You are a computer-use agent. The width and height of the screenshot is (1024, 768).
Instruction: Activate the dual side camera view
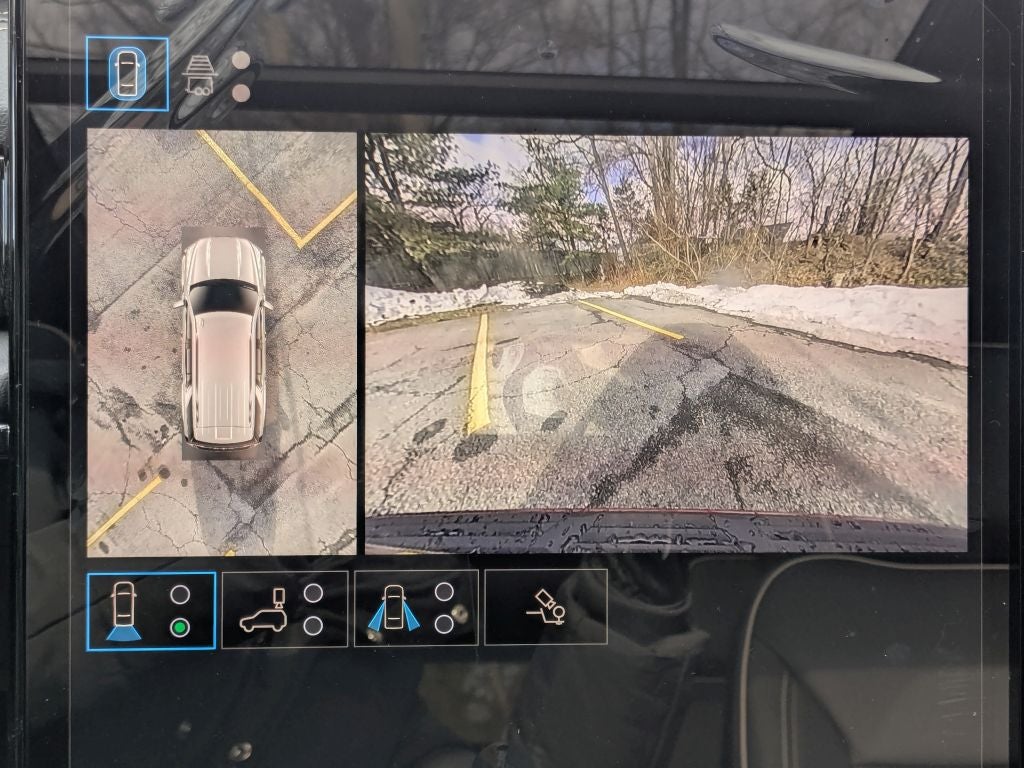[x=415, y=609]
